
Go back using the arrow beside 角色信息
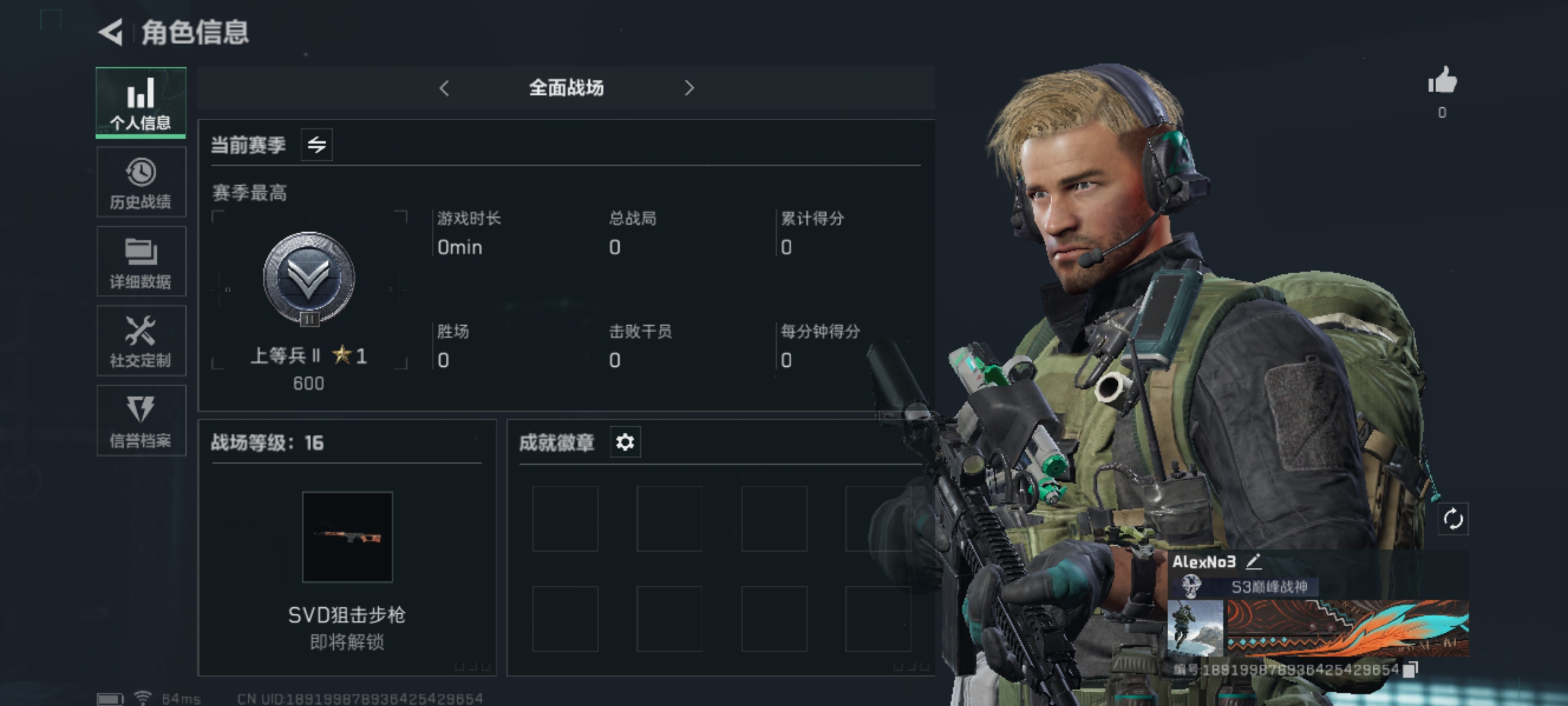(111, 32)
